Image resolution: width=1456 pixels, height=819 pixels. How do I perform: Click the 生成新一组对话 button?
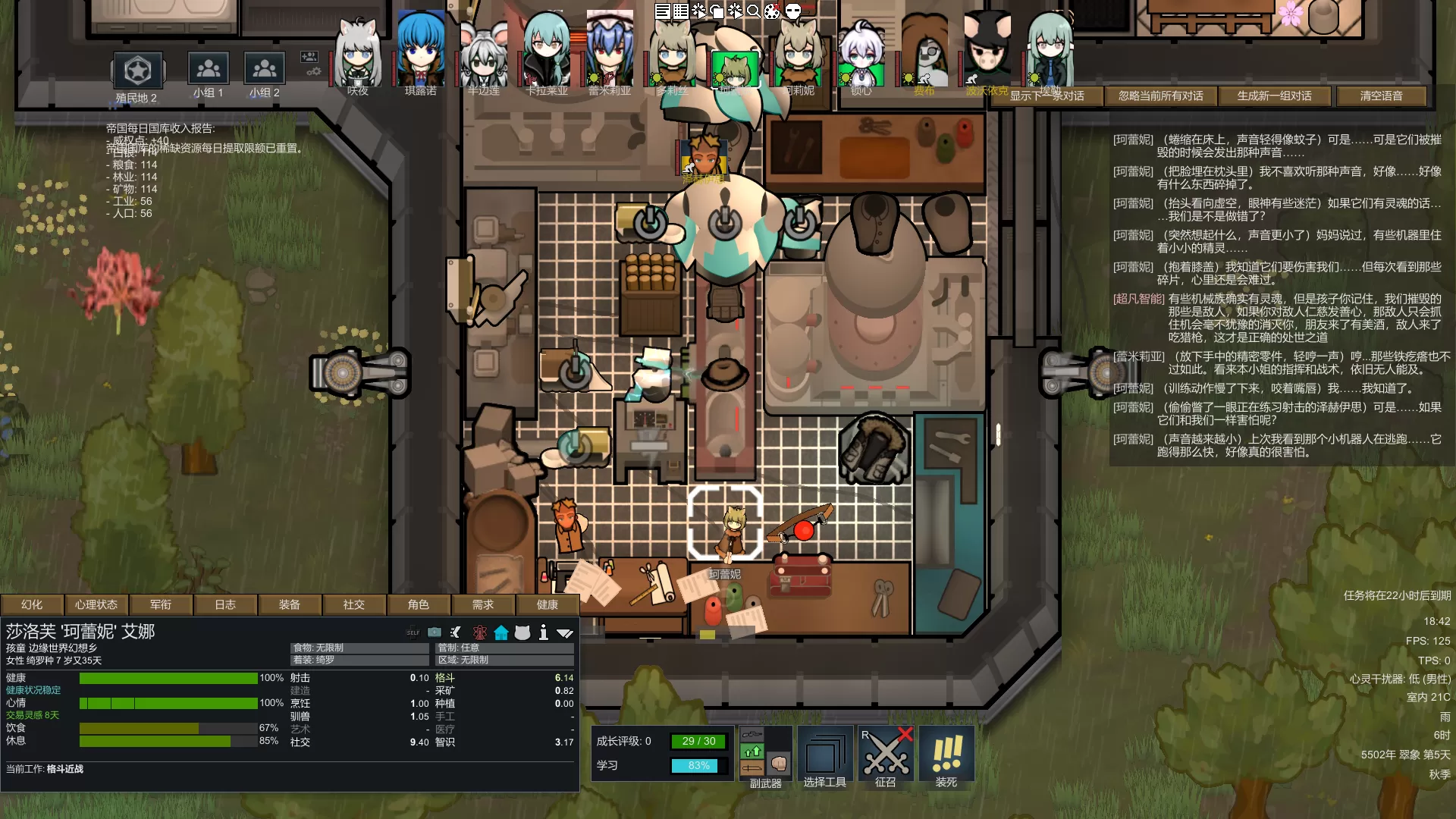pos(1274,96)
